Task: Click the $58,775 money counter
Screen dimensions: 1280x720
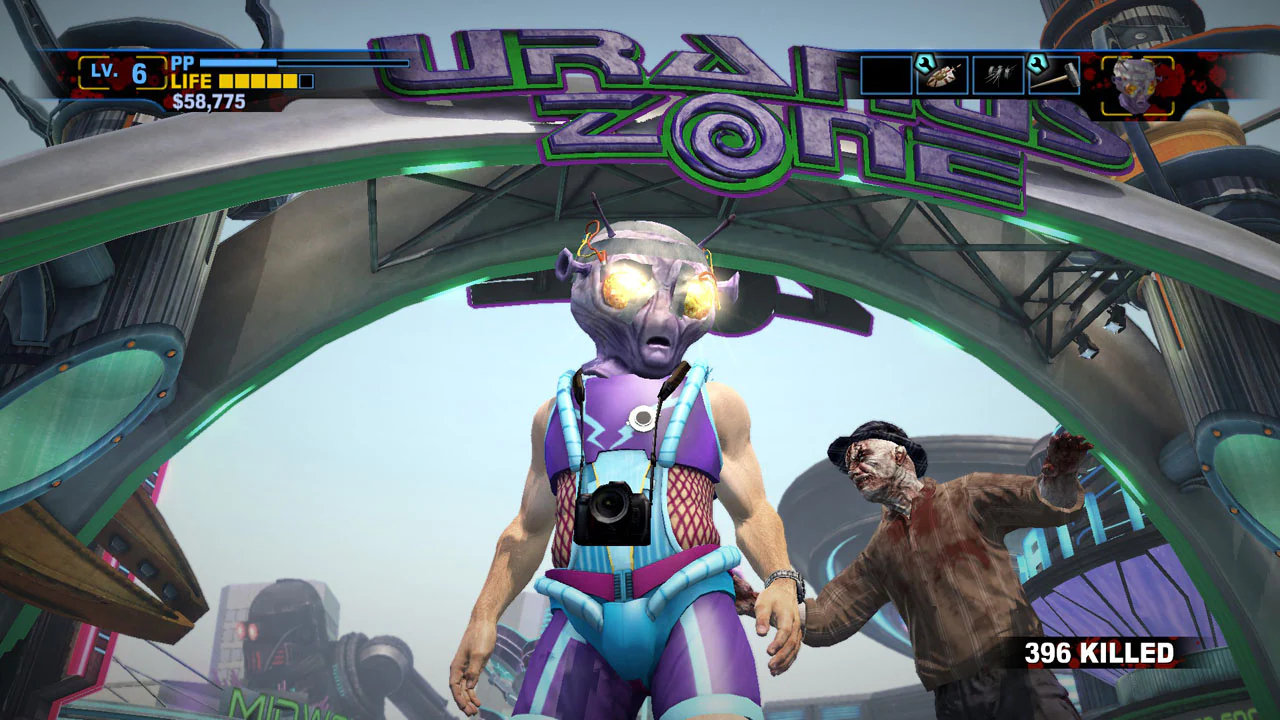Action: pos(208,99)
